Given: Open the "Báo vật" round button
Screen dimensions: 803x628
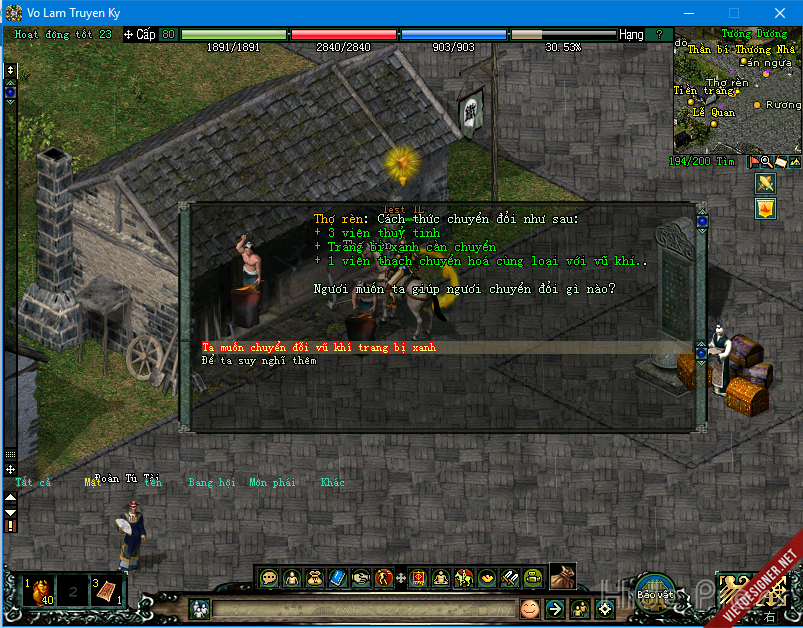Looking at the screenshot, I should click(655, 590).
